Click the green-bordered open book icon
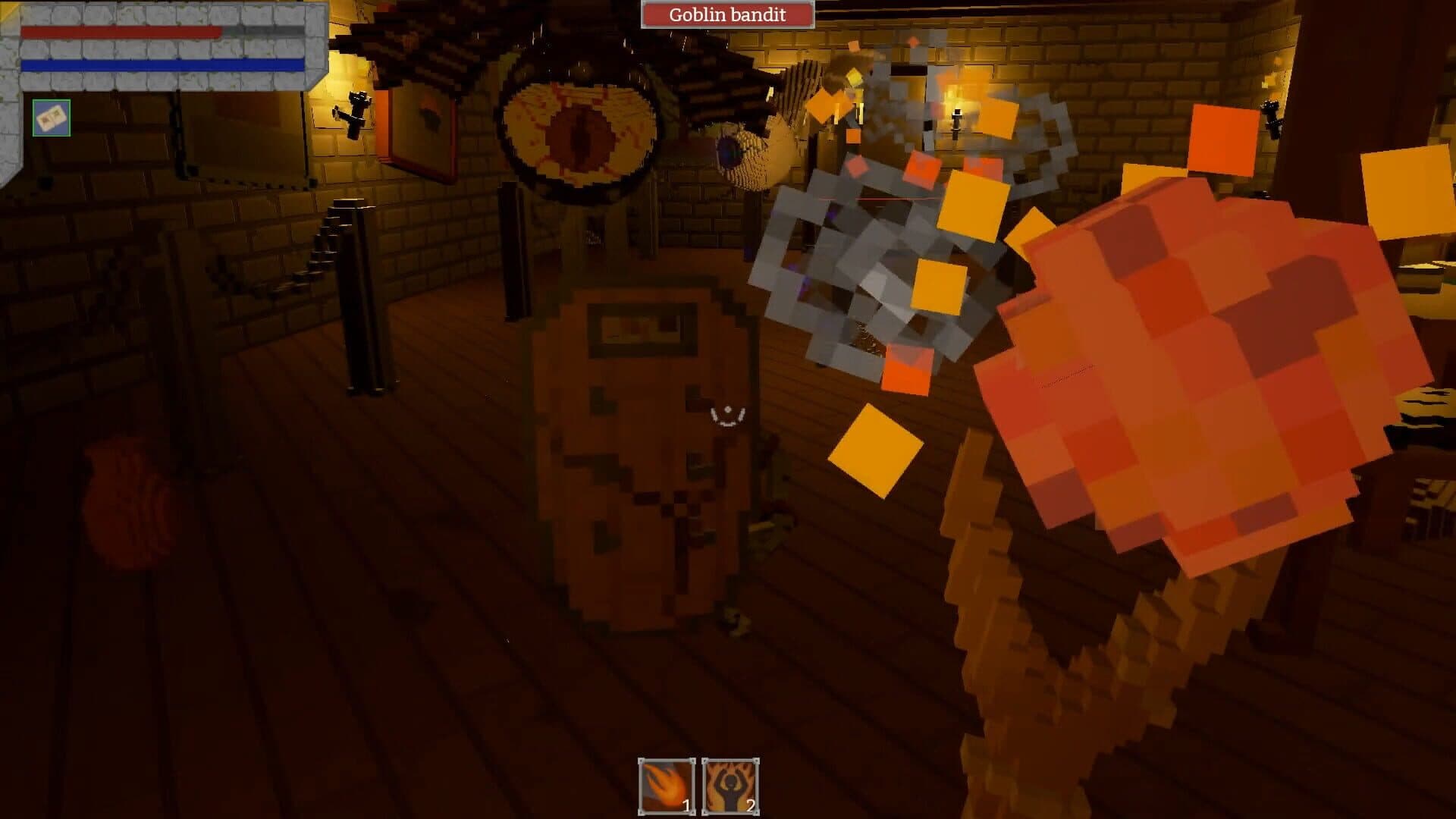The height and width of the screenshot is (819, 1456). click(52, 118)
